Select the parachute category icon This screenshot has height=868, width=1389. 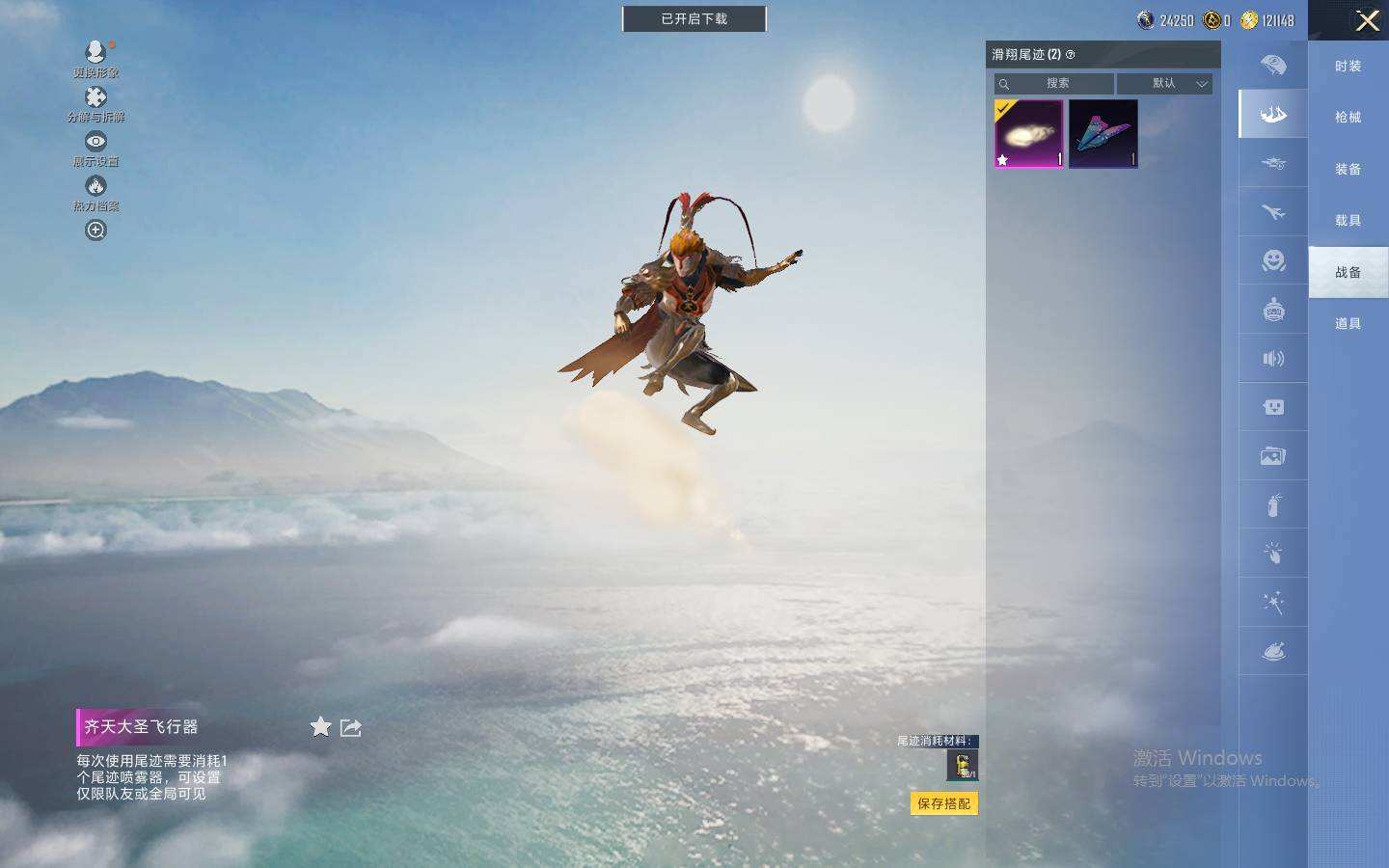pos(1273,66)
